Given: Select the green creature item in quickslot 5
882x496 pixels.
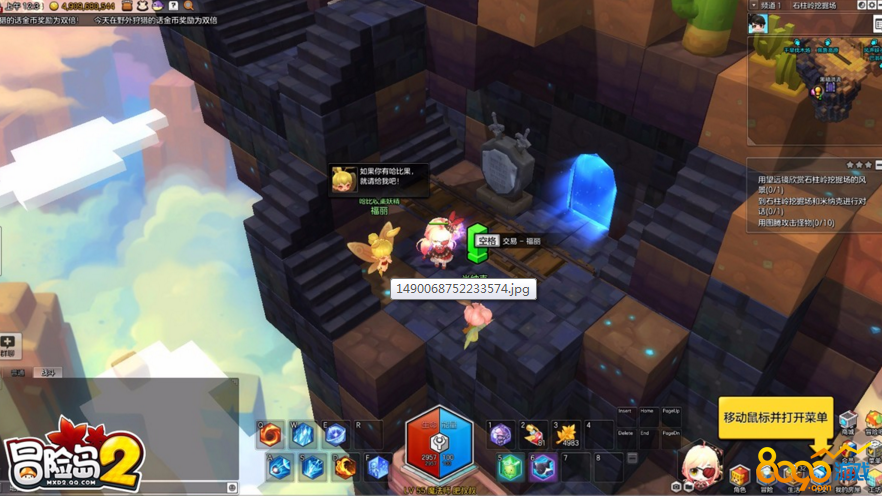Looking at the screenshot, I should (511, 467).
